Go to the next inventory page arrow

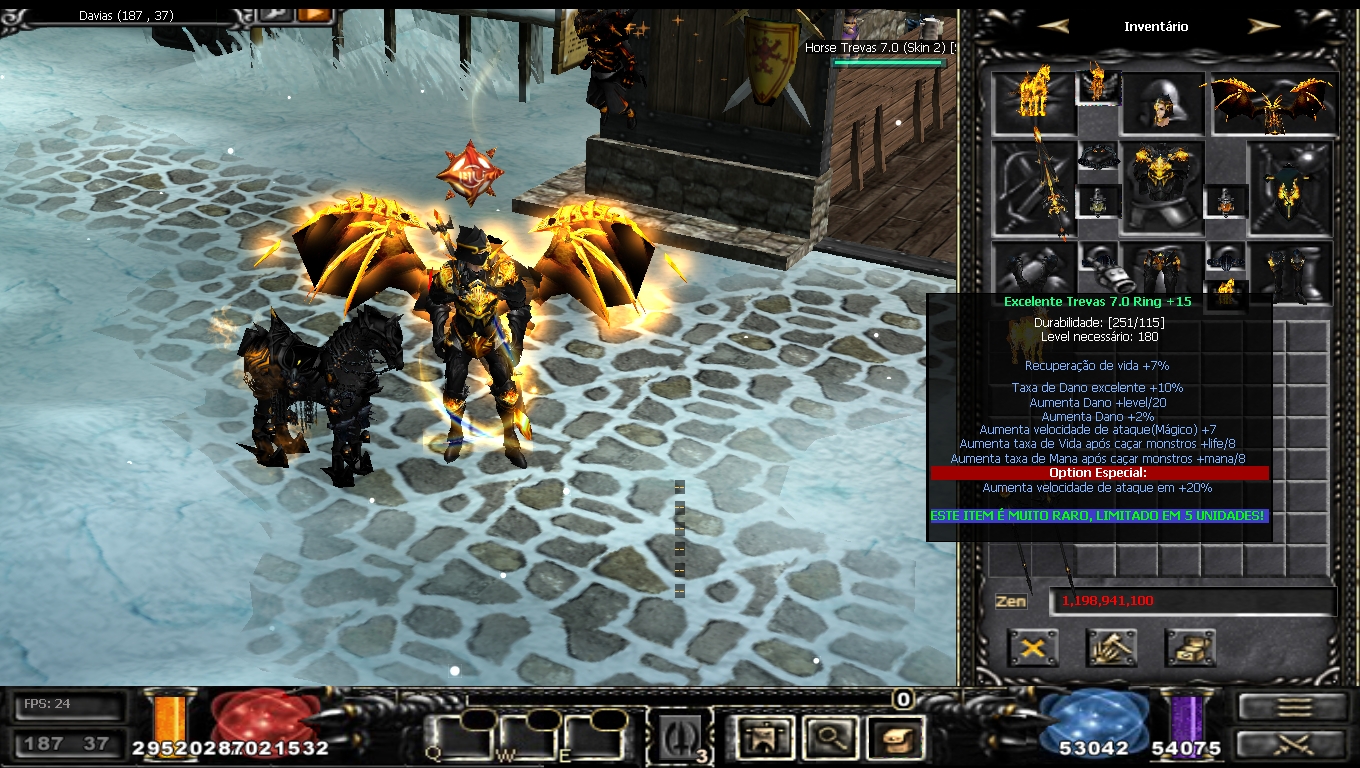click(x=1264, y=27)
